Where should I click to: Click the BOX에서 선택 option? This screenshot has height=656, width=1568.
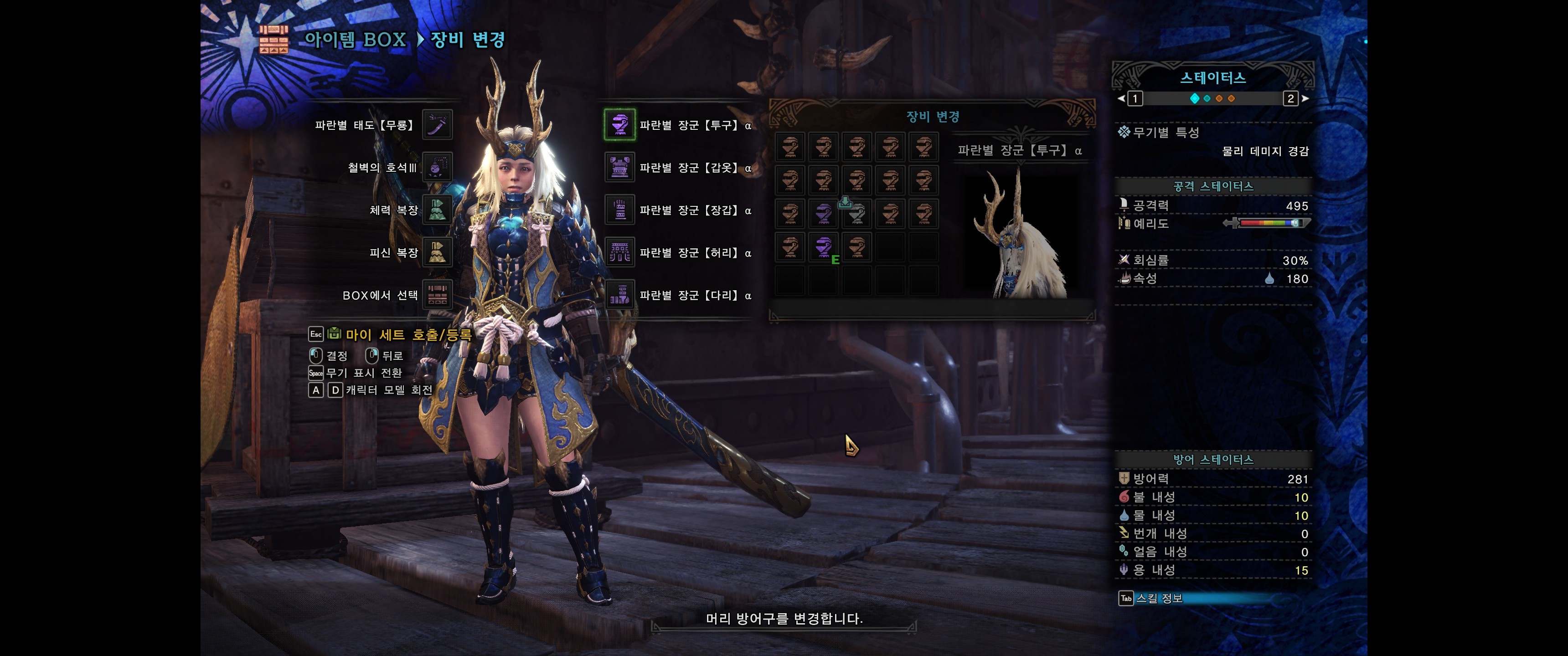point(437,295)
